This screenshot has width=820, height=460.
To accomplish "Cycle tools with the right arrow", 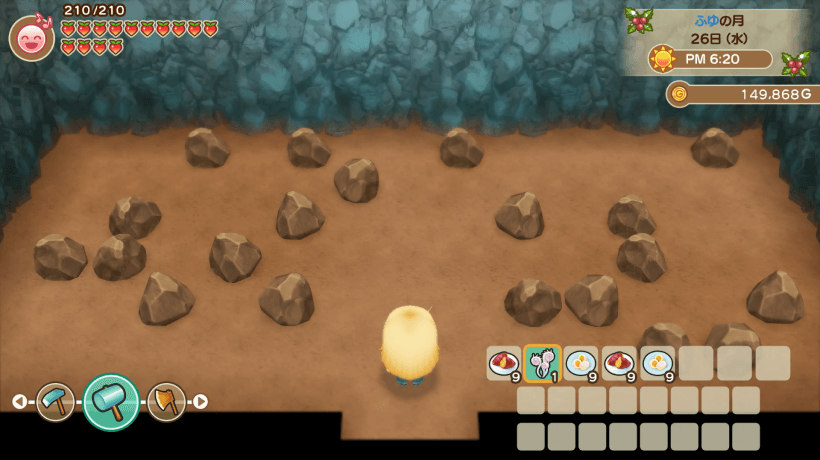I will coord(201,402).
